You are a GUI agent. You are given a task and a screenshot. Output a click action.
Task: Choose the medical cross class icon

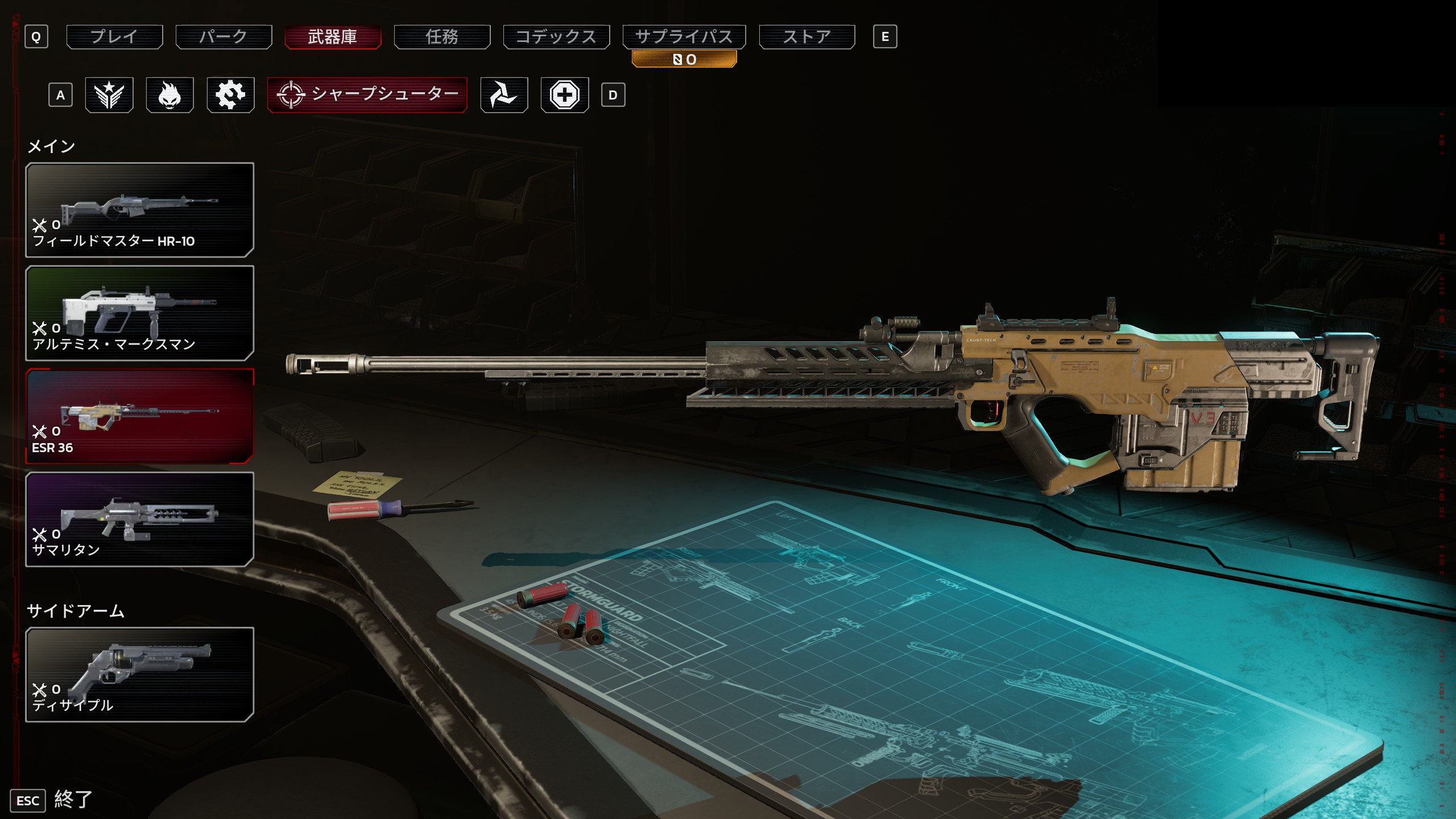(x=564, y=95)
